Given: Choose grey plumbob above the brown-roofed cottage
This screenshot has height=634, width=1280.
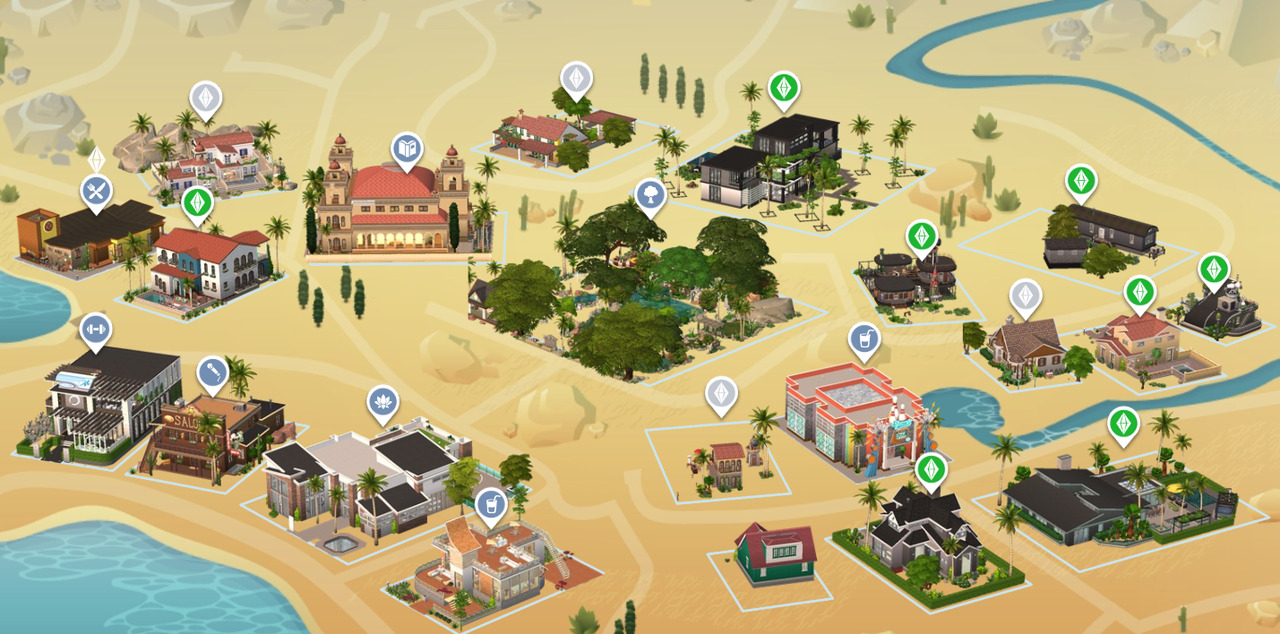Looking at the screenshot, I should pyautogui.click(x=1025, y=295).
